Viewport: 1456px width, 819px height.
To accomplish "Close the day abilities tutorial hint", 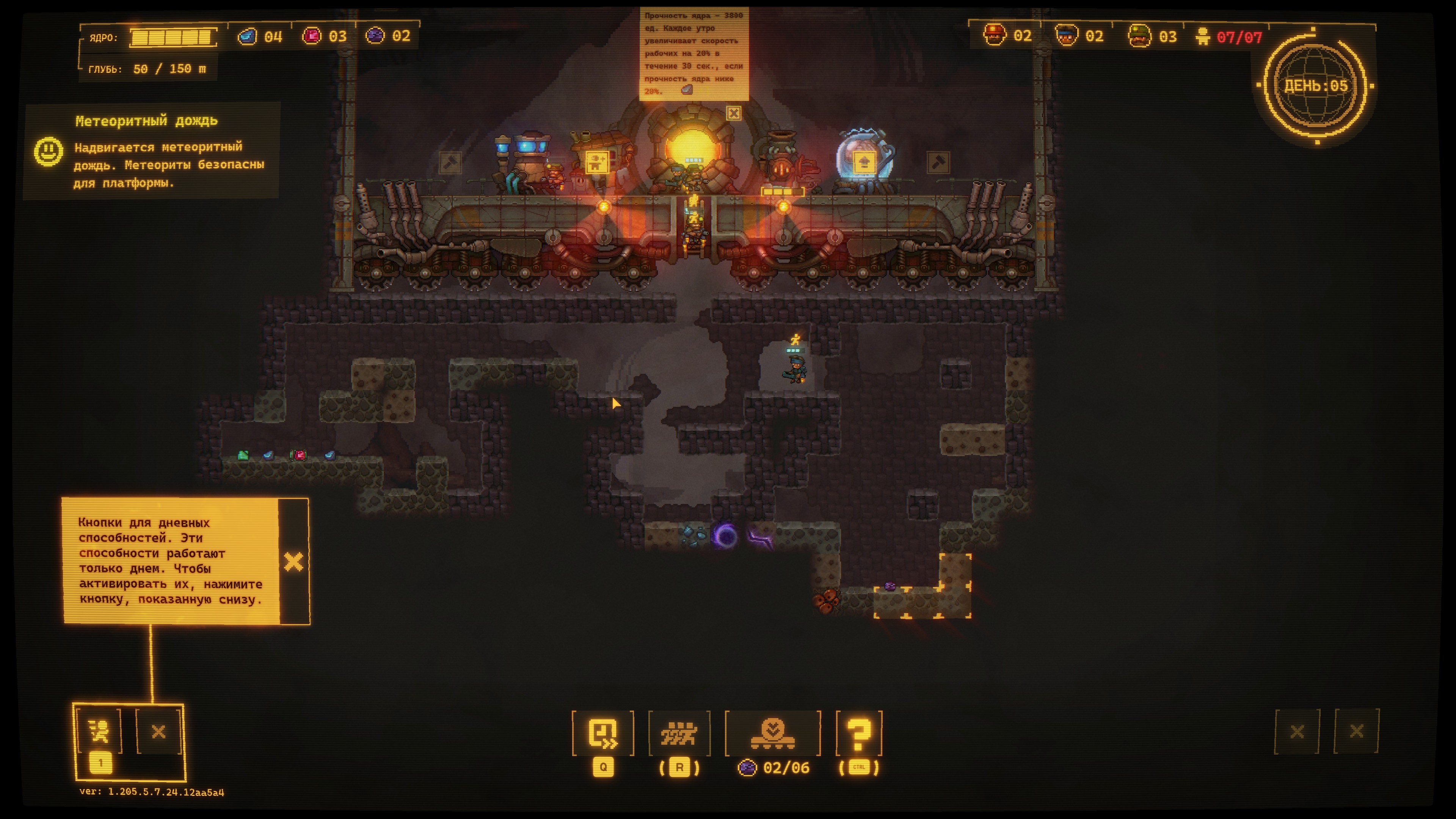I will [x=293, y=562].
